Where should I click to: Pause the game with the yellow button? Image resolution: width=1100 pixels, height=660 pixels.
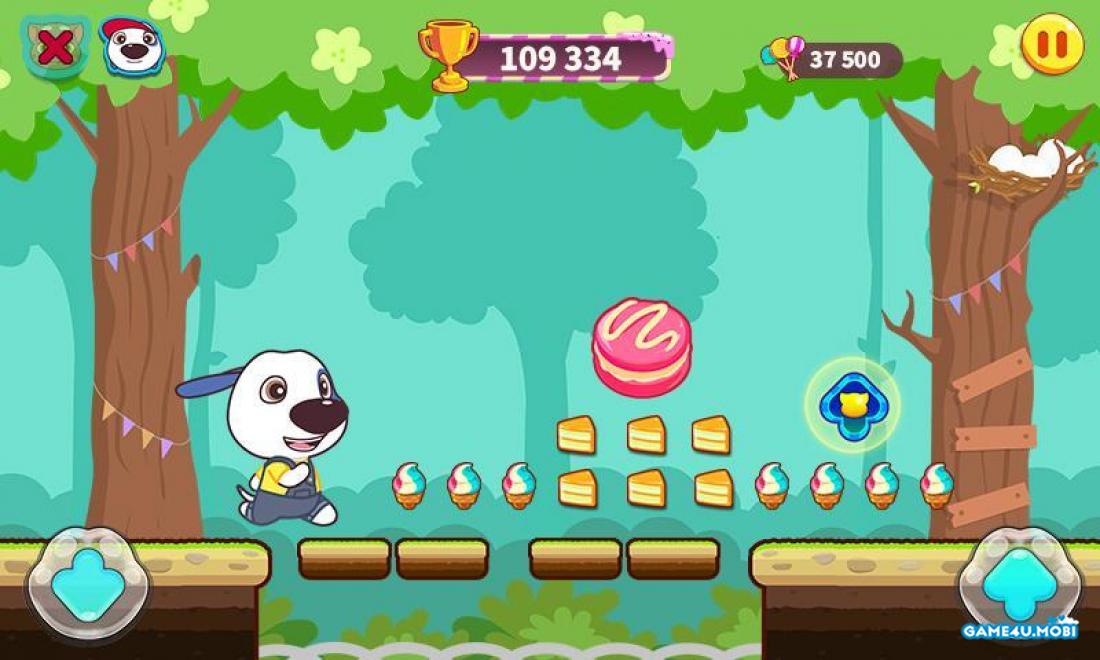click(1052, 44)
